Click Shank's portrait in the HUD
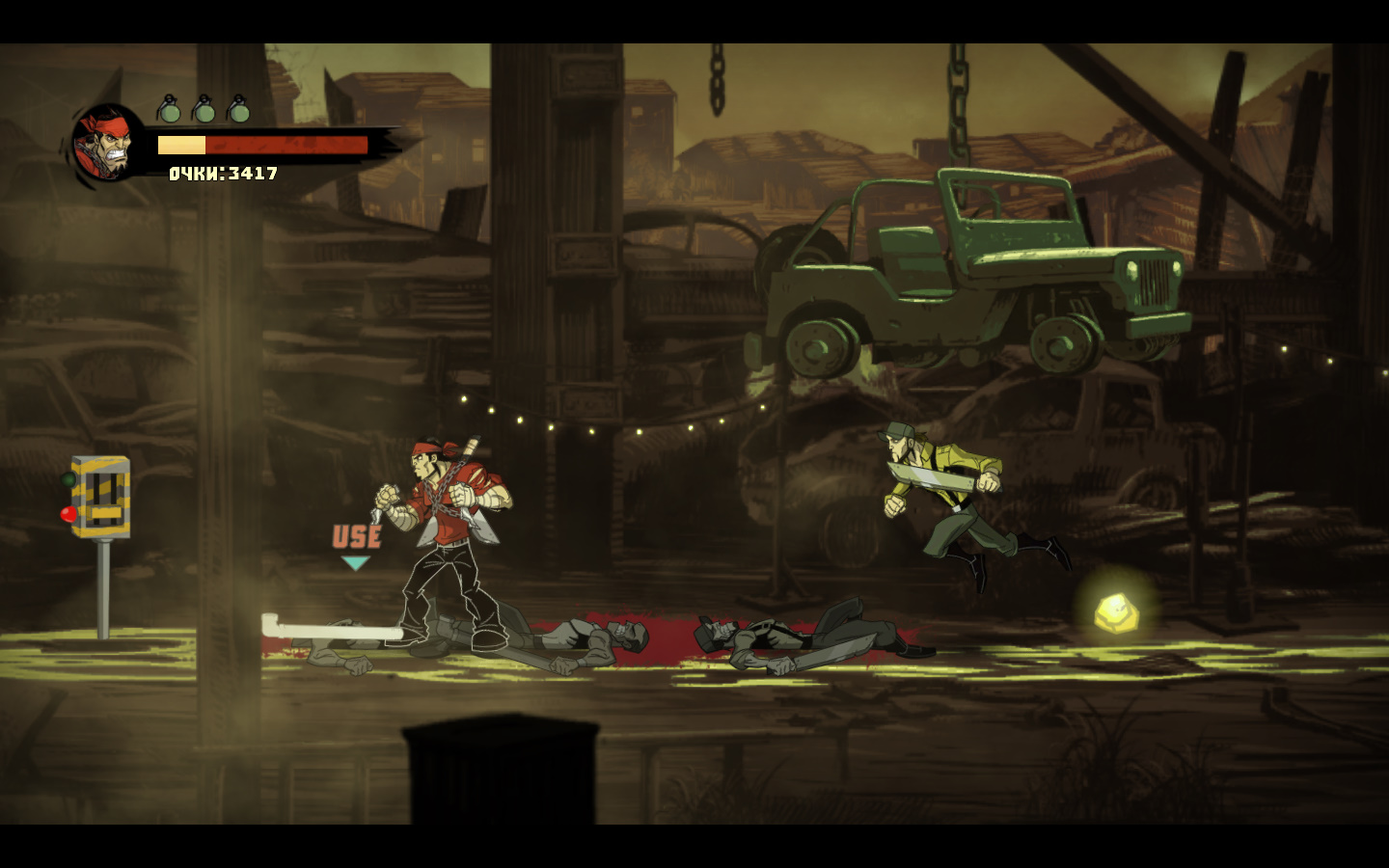1389x868 pixels. tap(106, 145)
